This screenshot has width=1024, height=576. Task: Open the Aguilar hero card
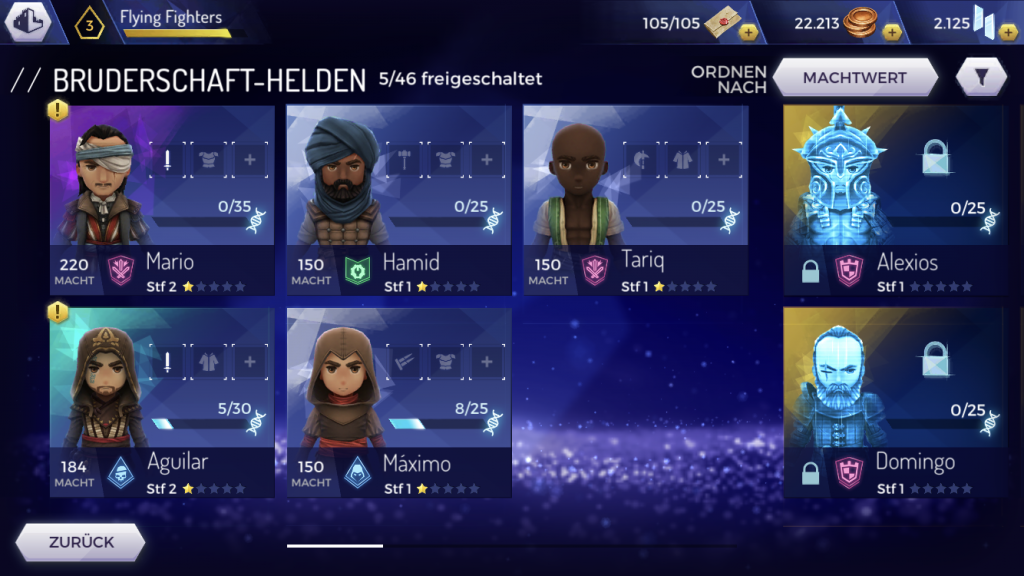(x=162, y=402)
